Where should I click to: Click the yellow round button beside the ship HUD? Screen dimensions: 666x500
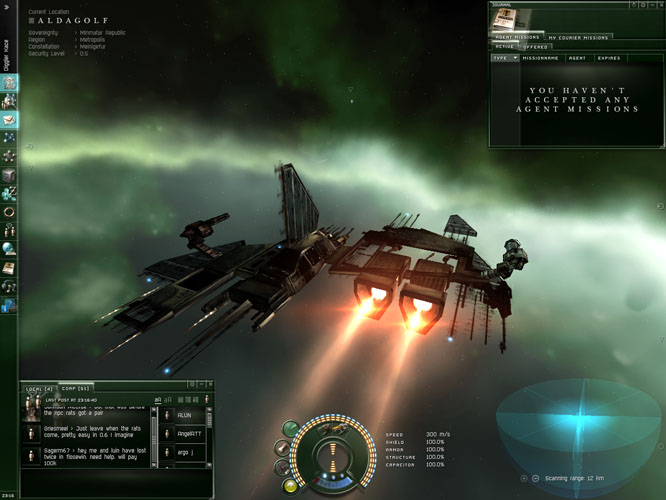pyautogui.click(x=289, y=486)
